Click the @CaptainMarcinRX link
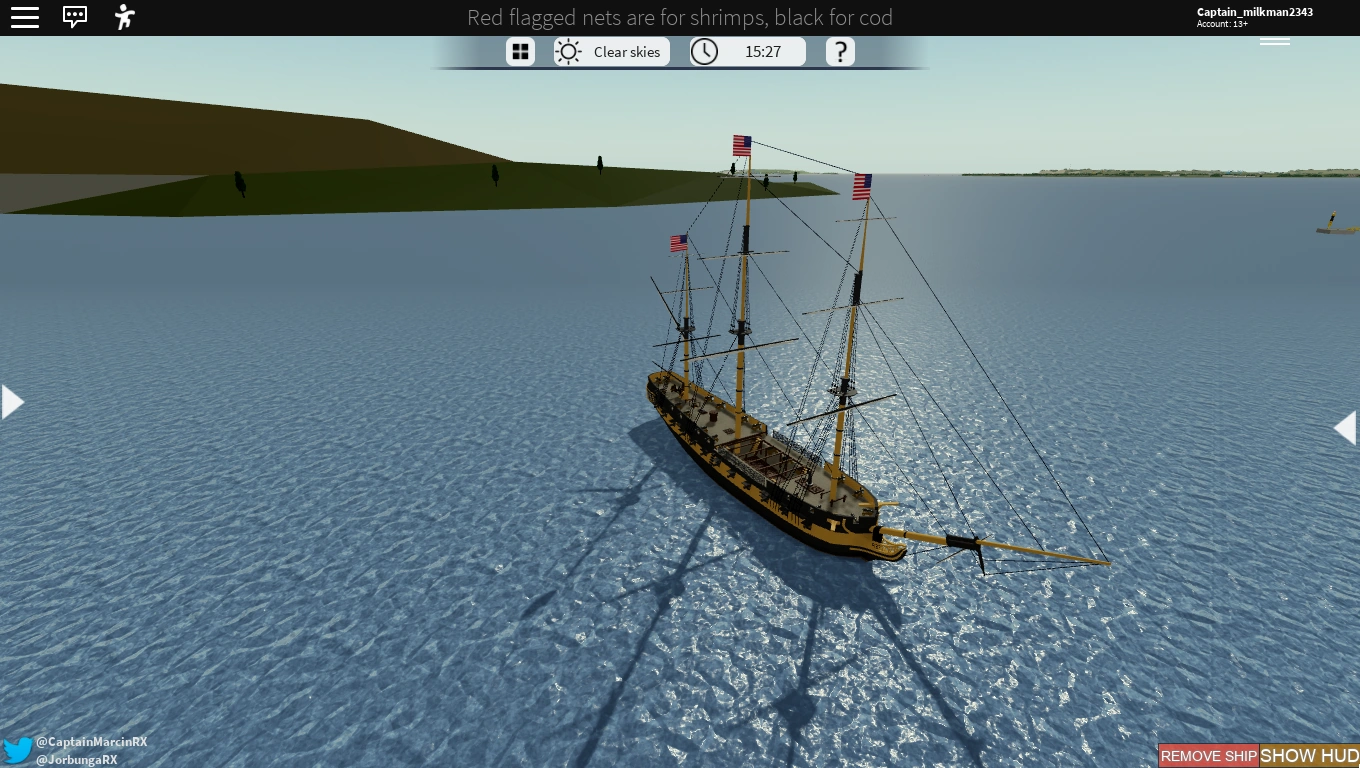1360x768 pixels. tap(91, 742)
